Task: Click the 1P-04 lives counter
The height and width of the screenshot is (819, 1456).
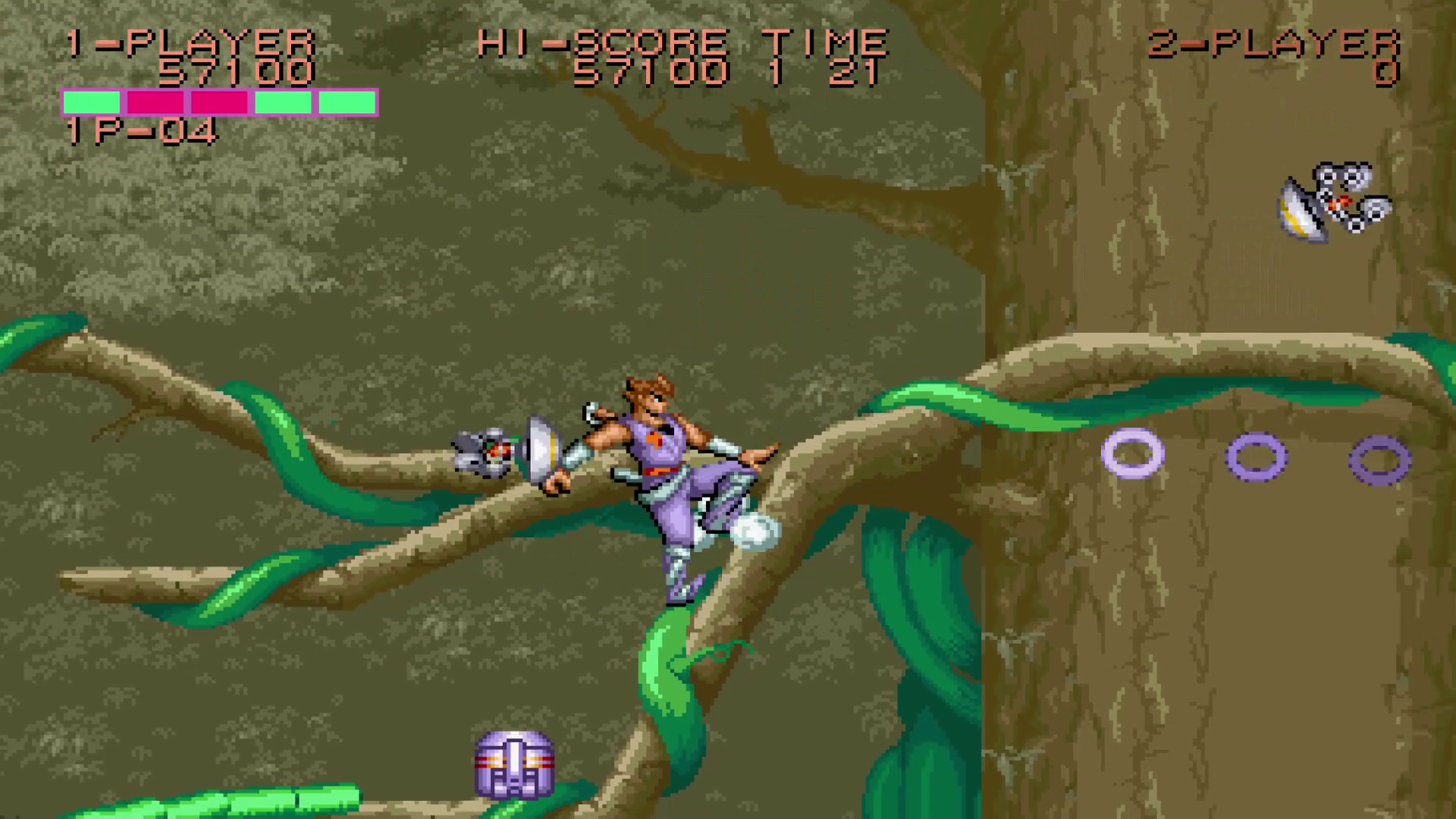Action: [140, 133]
